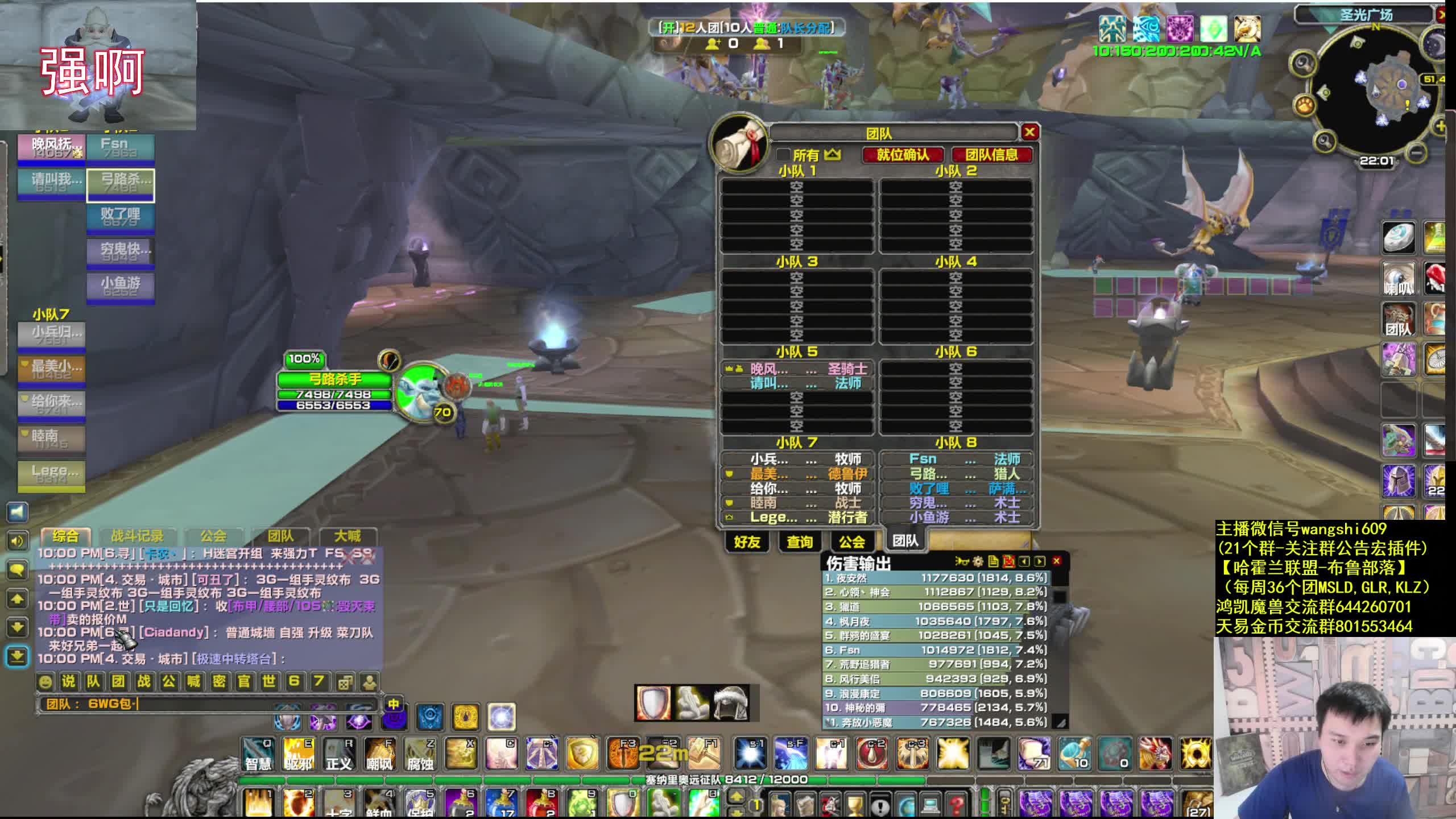This screenshot has height=819, width=1456.
Task: Close the raid panel window
Action: (1029, 133)
